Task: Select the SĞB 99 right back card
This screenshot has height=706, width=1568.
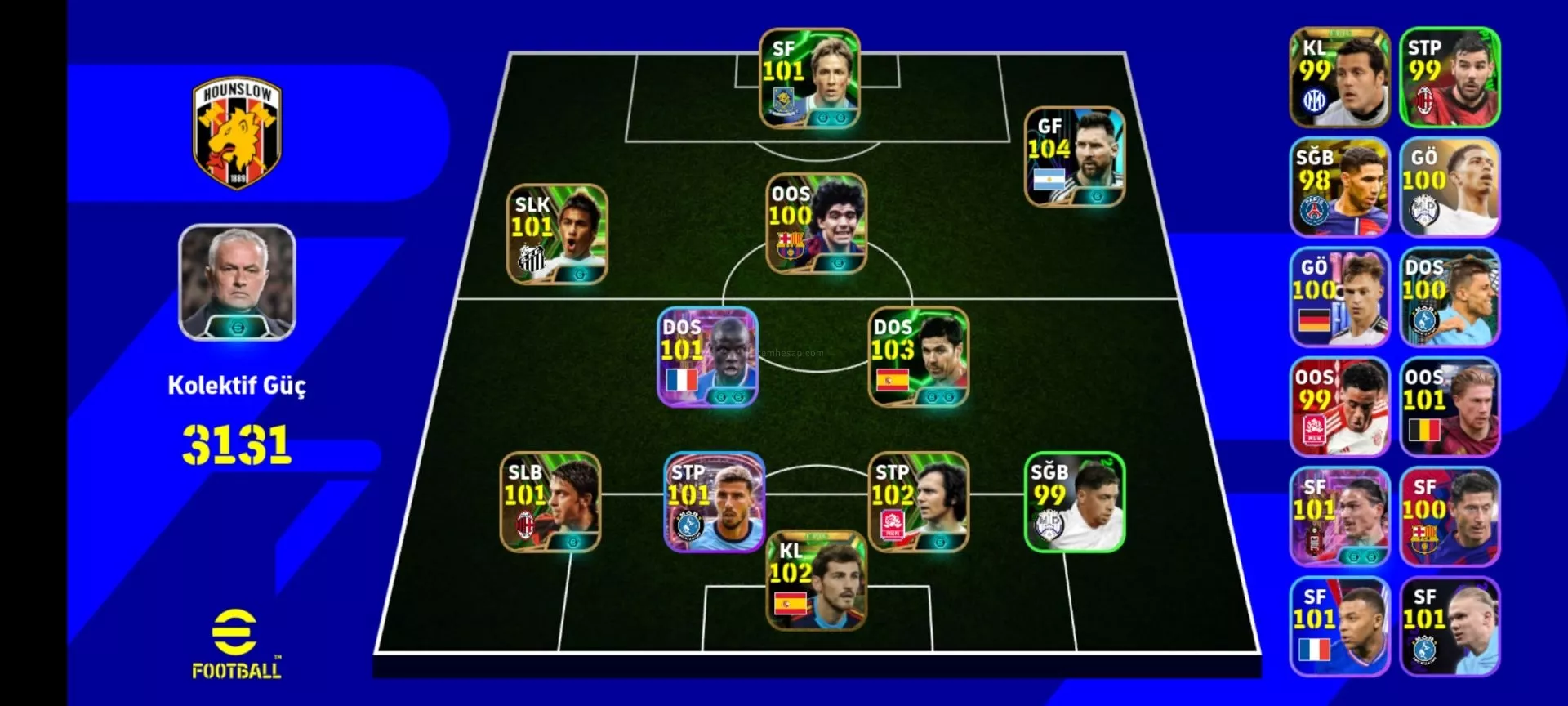Action: pyautogui.click(x=1074, y=502)
